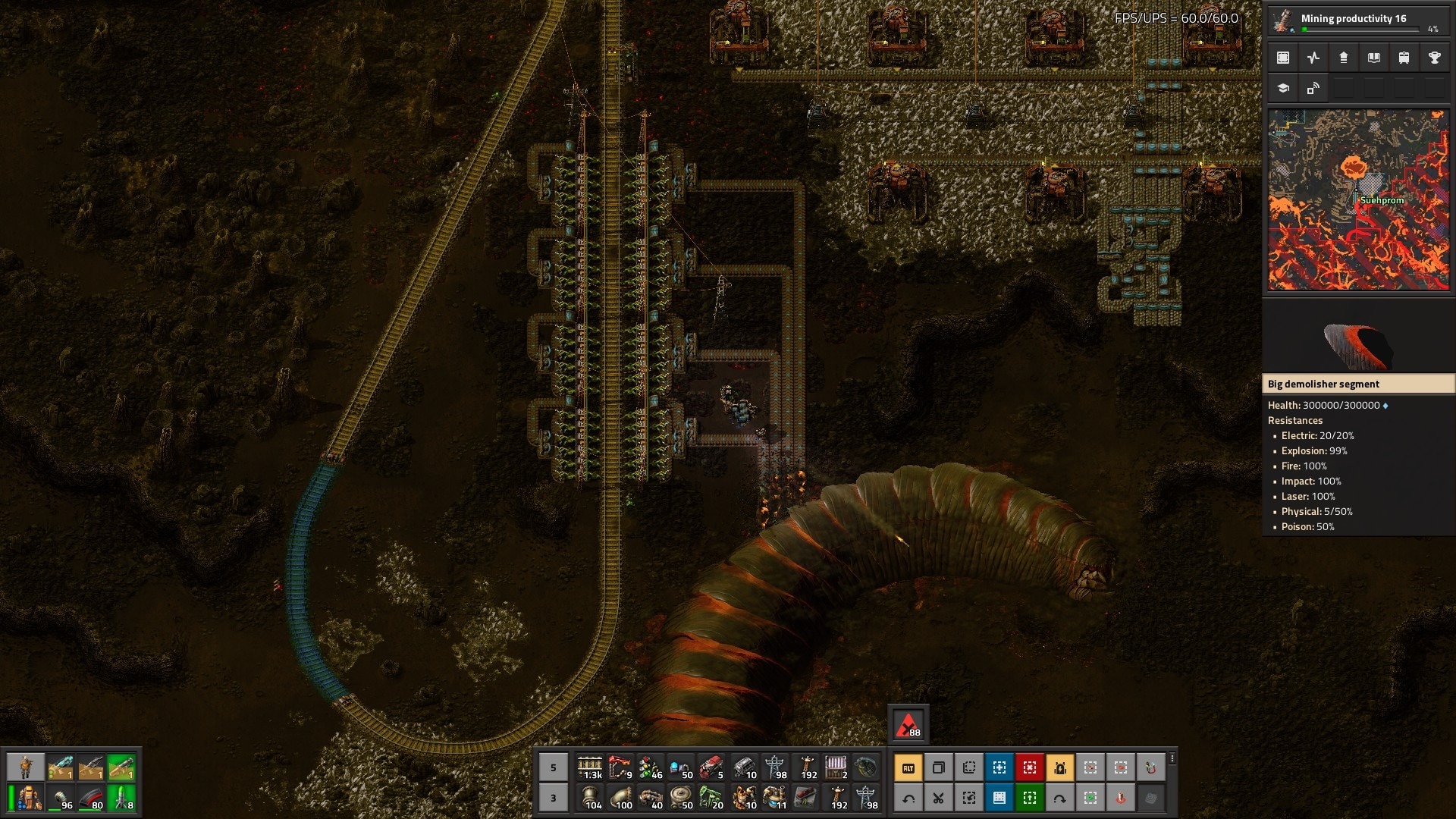Open the production statistics graph button

click(x=1313, y=58)
